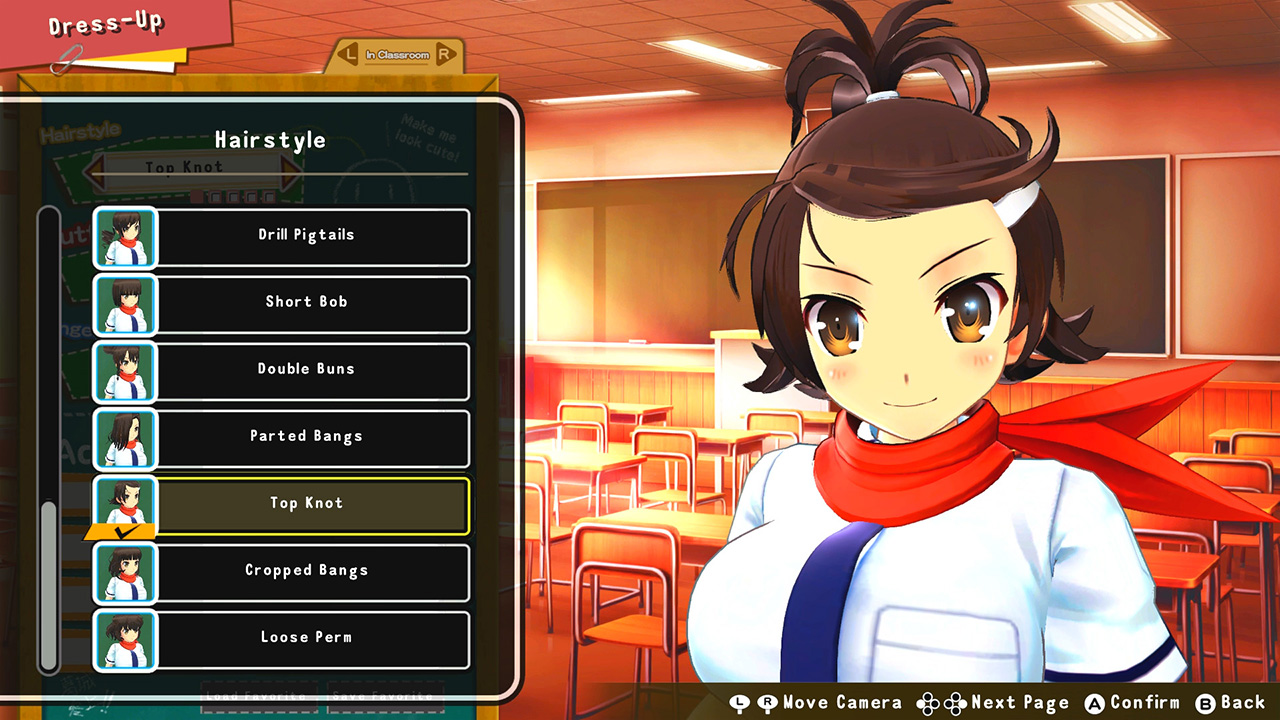This screenshot has width=1280, height=720.
Task: Click the checkmark badge on Top Knot thumbnail
Action: [122, 532]
